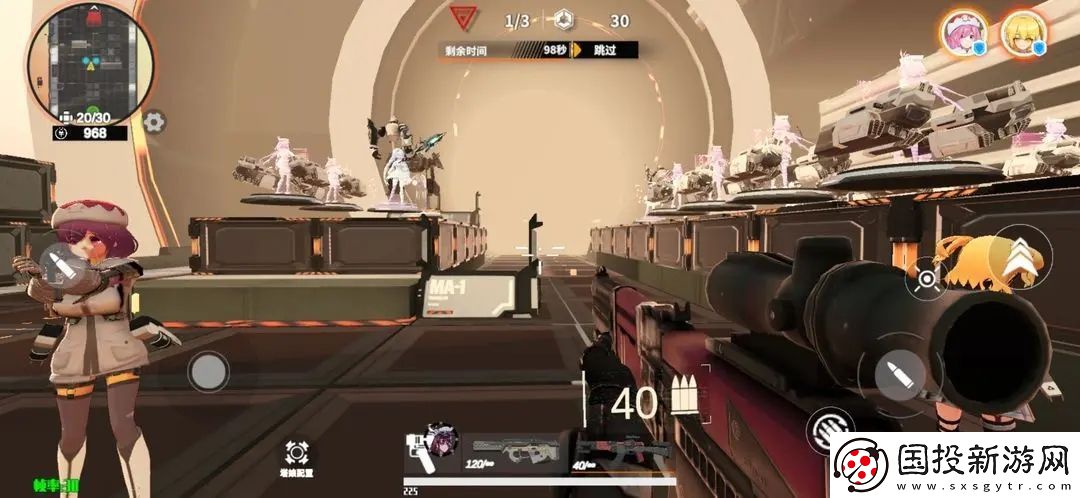Select the blonde teammate portrait
This screenshot has height=498, width=1080.
click(x=1023, y=34)
